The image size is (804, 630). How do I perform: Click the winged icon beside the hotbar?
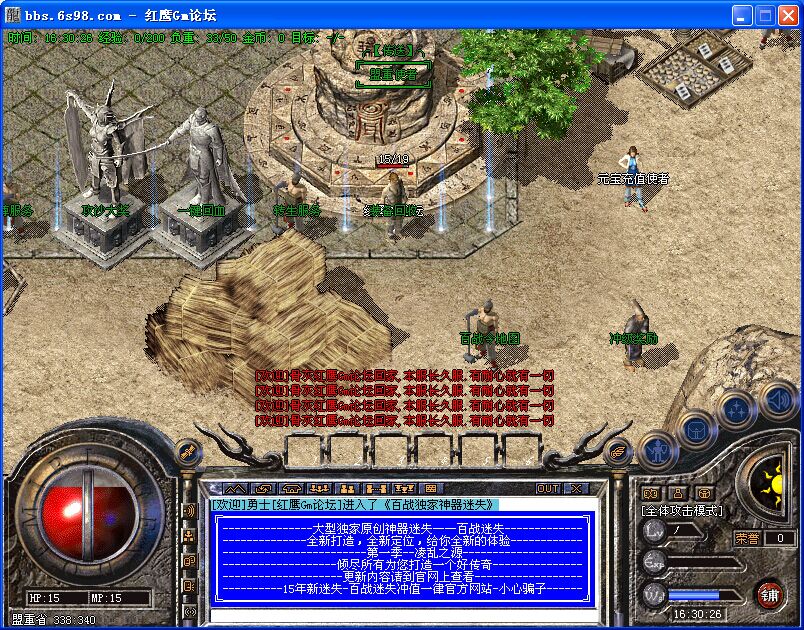619,451
